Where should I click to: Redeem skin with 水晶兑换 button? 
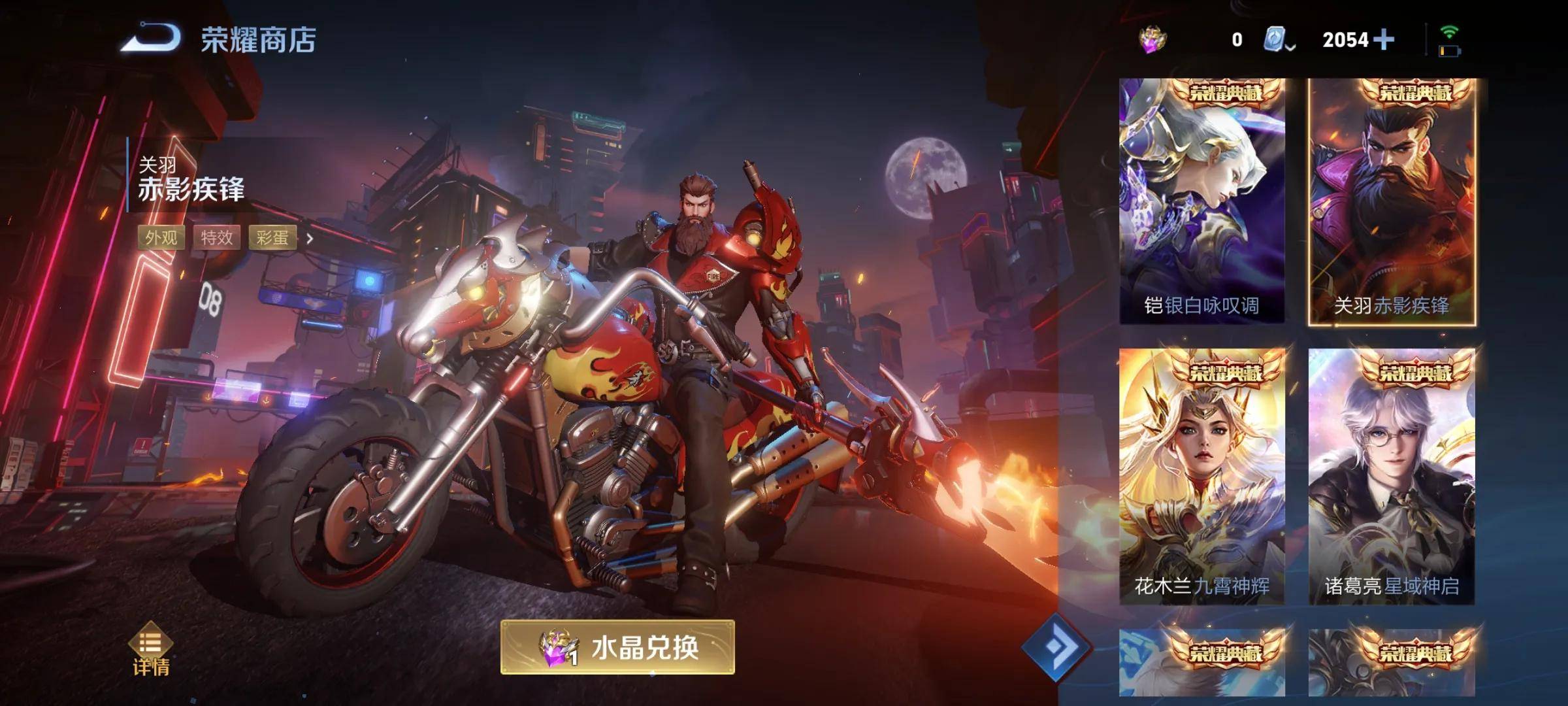pos(617,648)
